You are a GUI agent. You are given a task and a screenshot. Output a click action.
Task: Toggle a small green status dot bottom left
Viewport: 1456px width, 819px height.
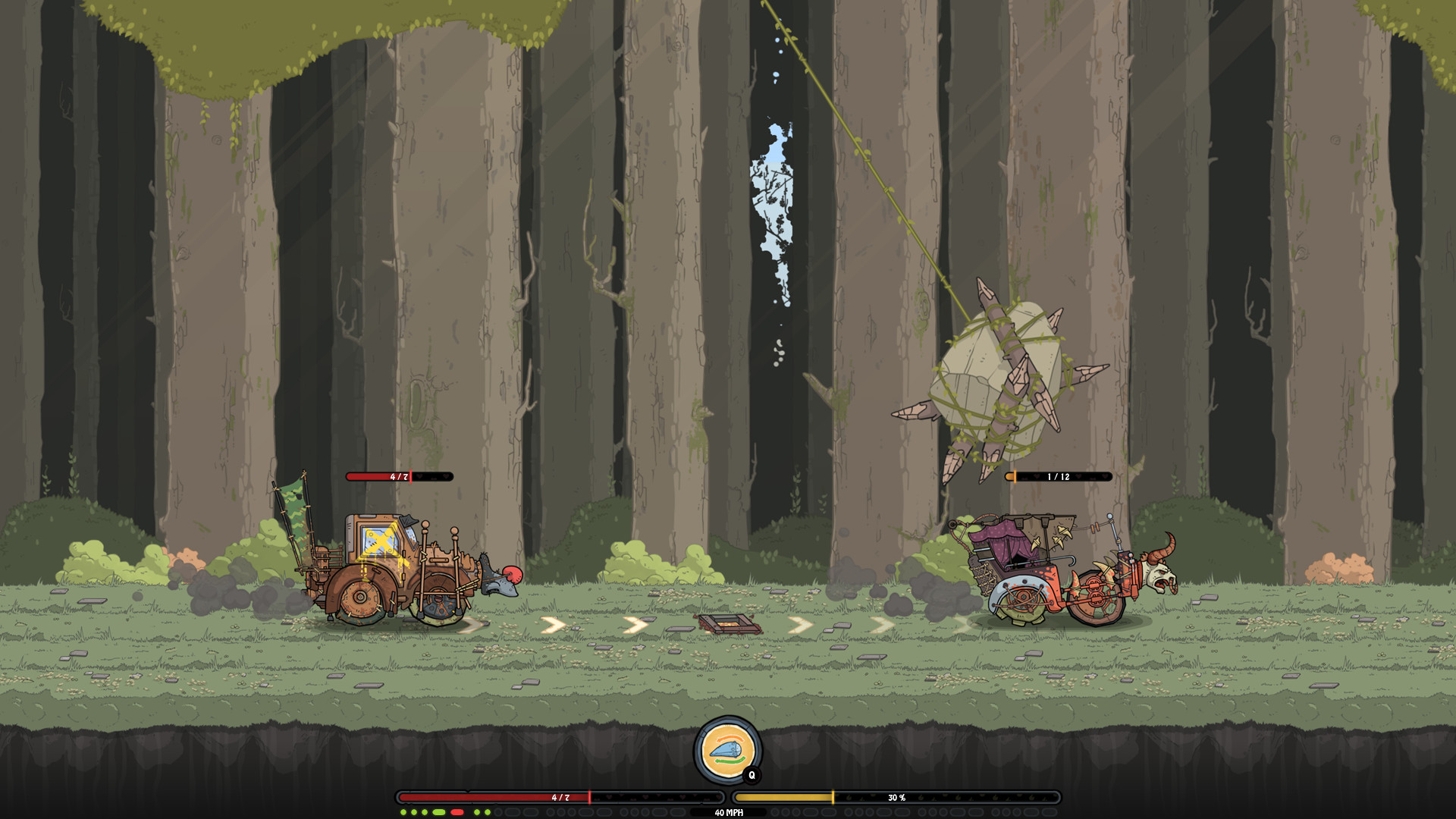403,812
